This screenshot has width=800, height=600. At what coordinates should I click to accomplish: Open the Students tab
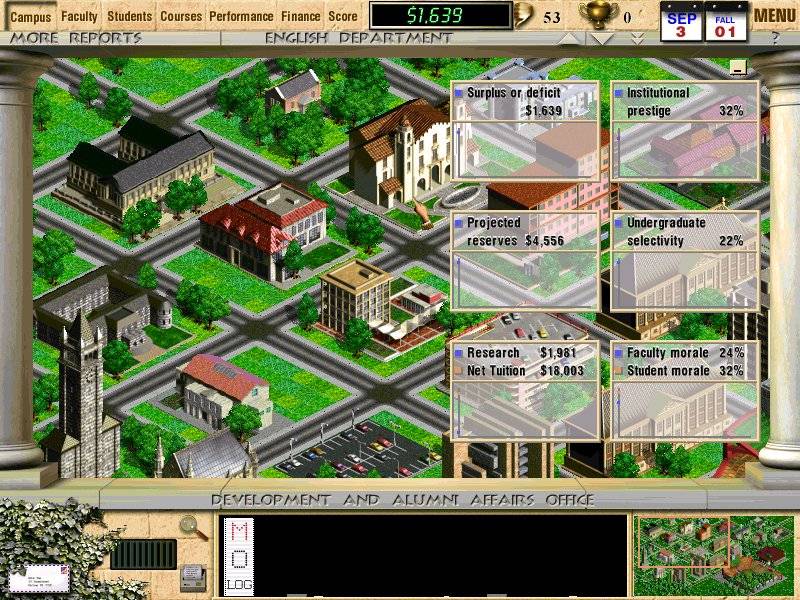pos(129,16)
